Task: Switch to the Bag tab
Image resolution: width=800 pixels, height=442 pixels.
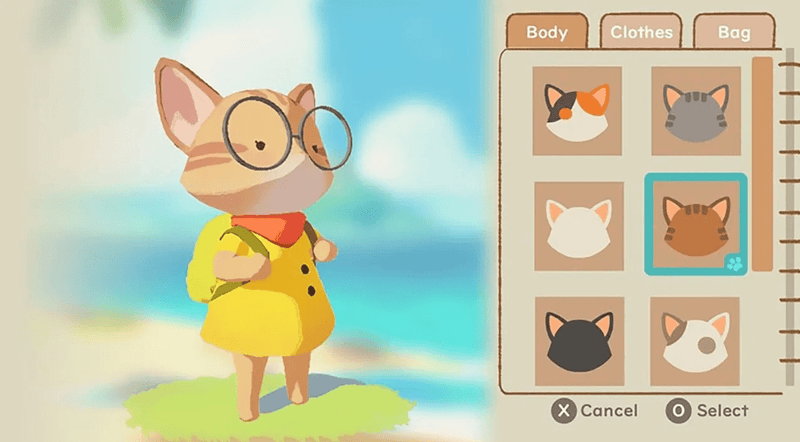Action: pyautogui.click(x=734, y=32)
